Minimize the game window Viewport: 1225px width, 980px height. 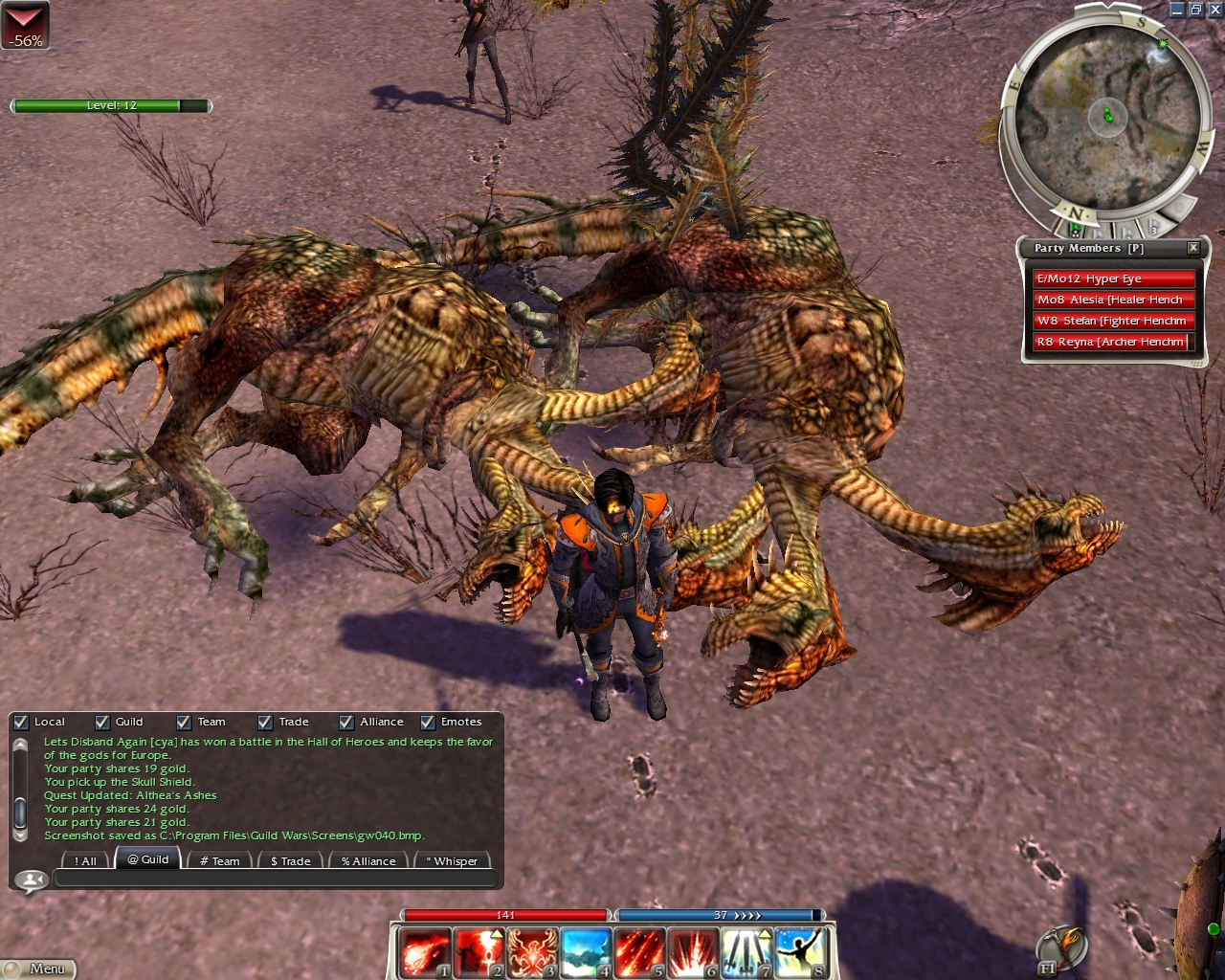[x=1177, y=10]
